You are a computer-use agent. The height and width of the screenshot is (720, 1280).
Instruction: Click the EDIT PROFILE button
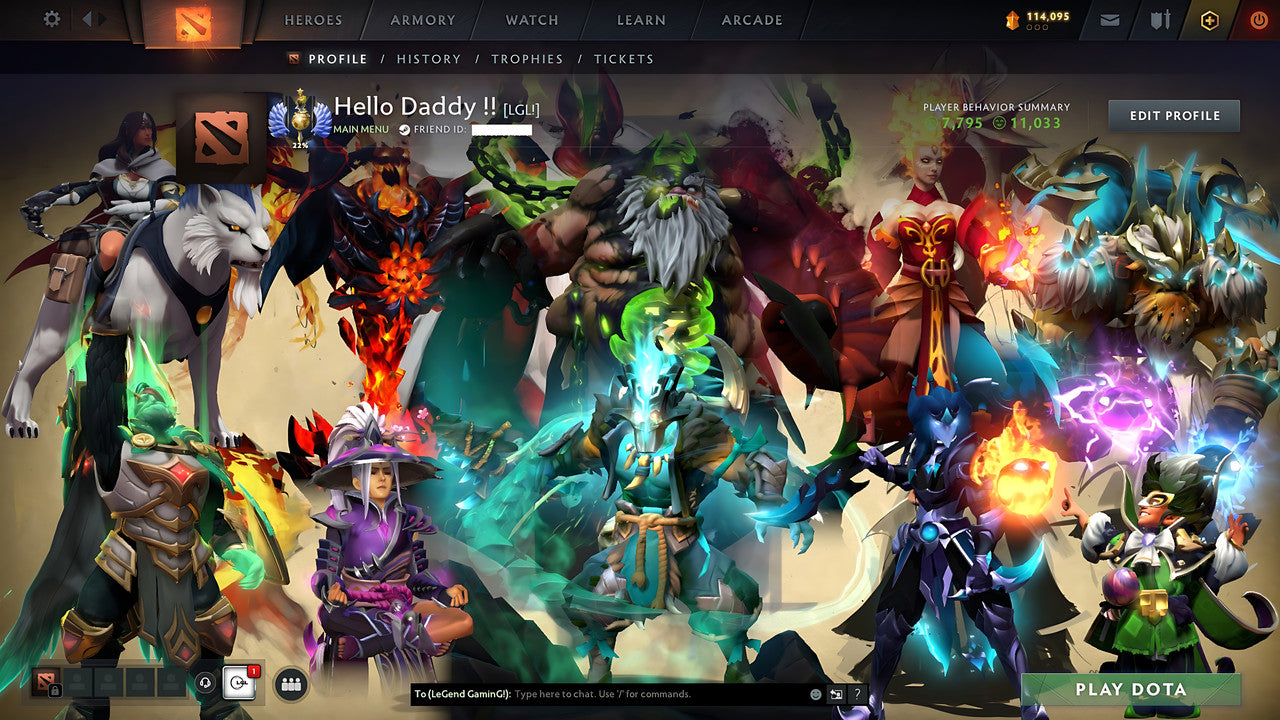click(1172, 115)
